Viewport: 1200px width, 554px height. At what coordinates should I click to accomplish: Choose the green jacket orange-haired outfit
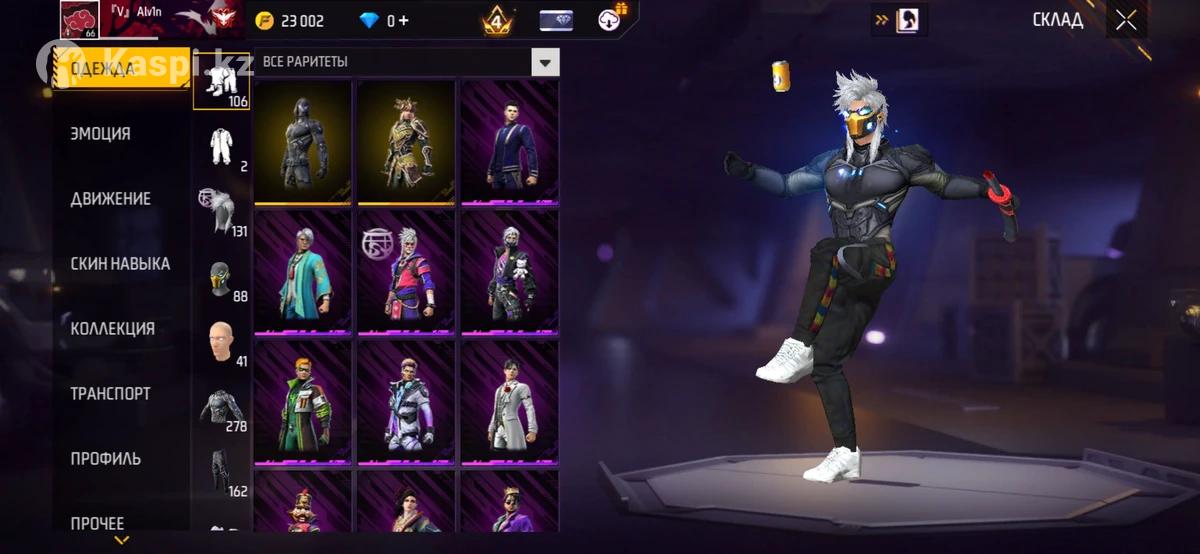pos(303,400)
